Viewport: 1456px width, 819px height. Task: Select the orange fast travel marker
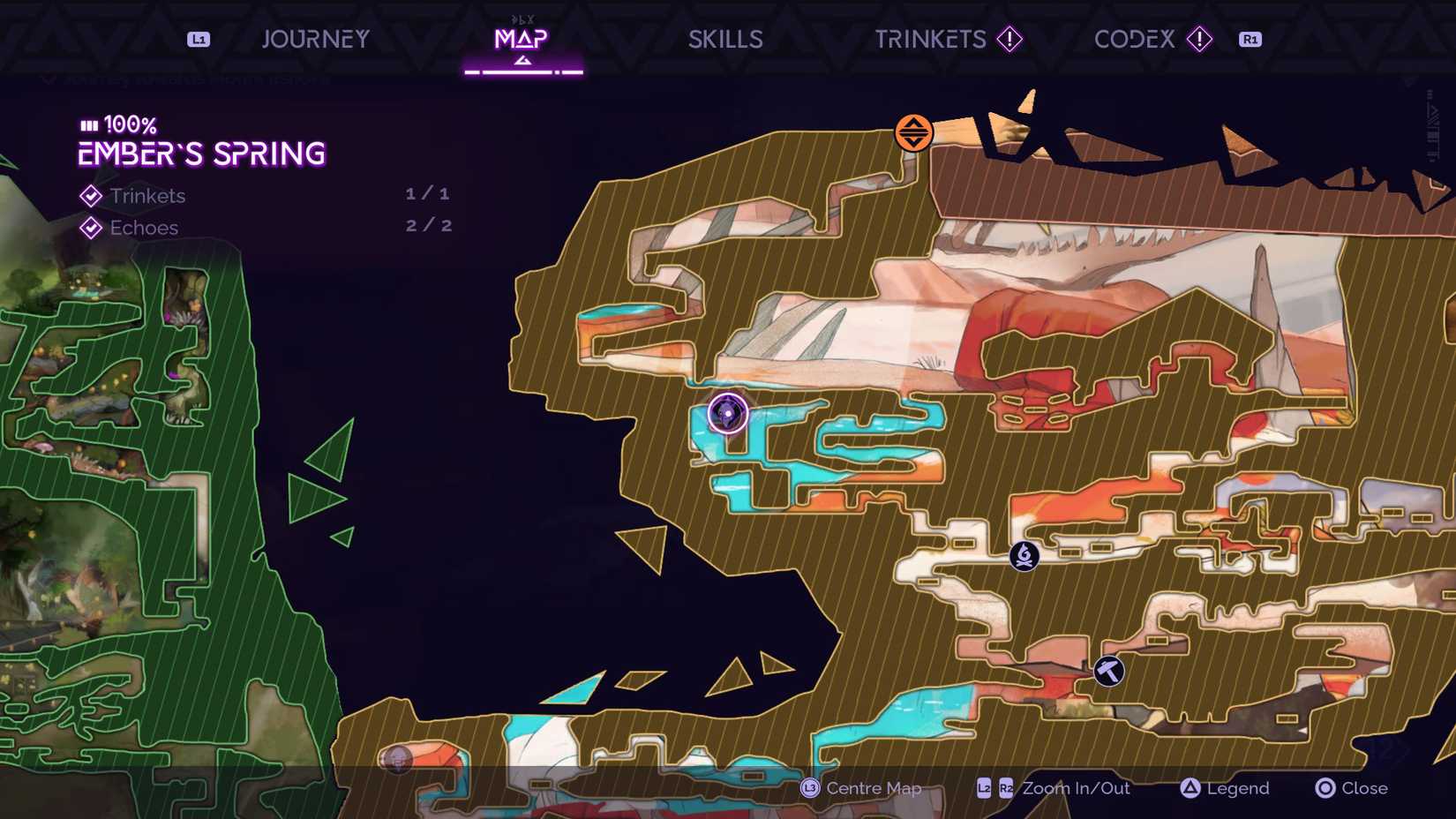[x=913, y=131]
